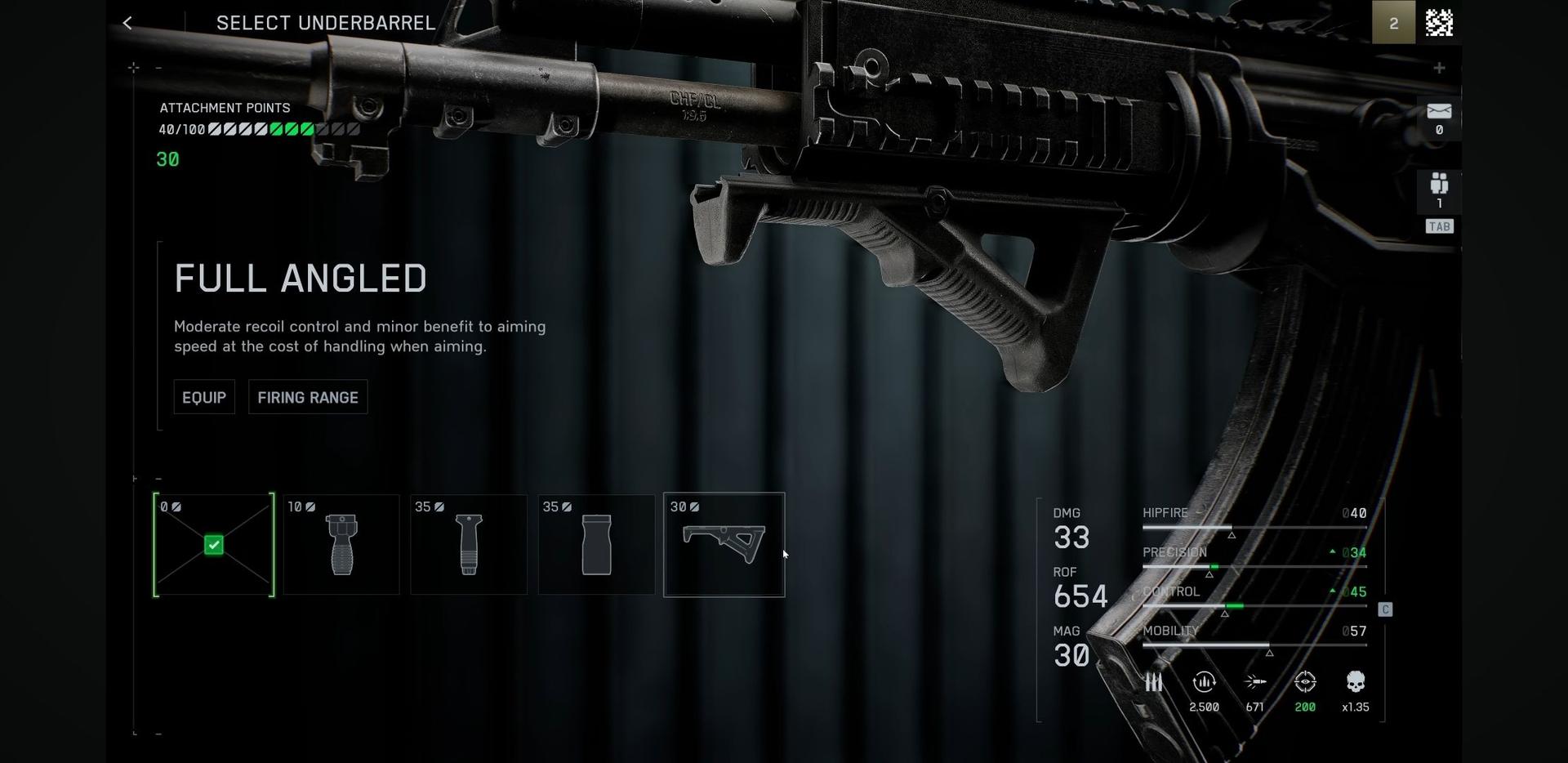Open the squad members icon
The image size is (1568, 763).
coord(1439,184)
